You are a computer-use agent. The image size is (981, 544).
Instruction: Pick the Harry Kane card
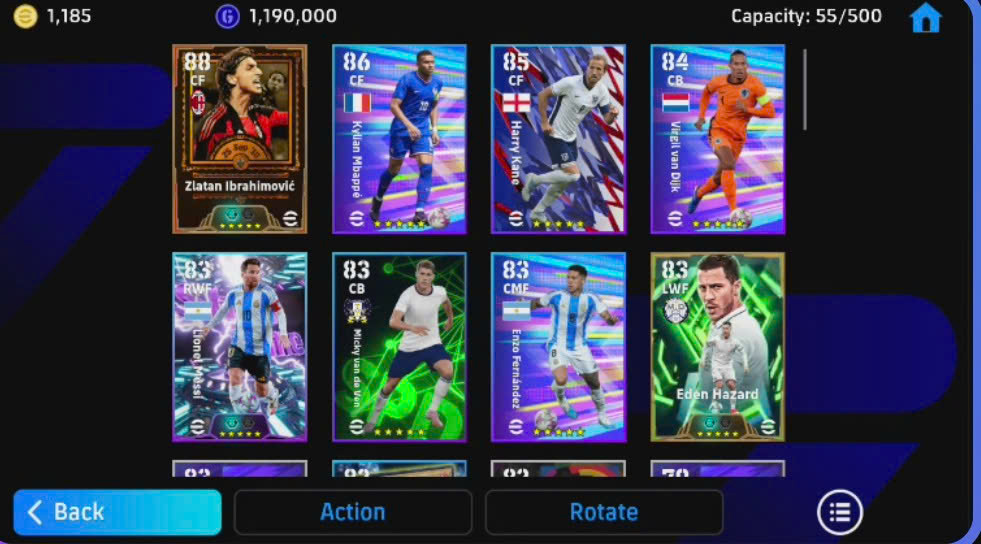click(558, 139)
